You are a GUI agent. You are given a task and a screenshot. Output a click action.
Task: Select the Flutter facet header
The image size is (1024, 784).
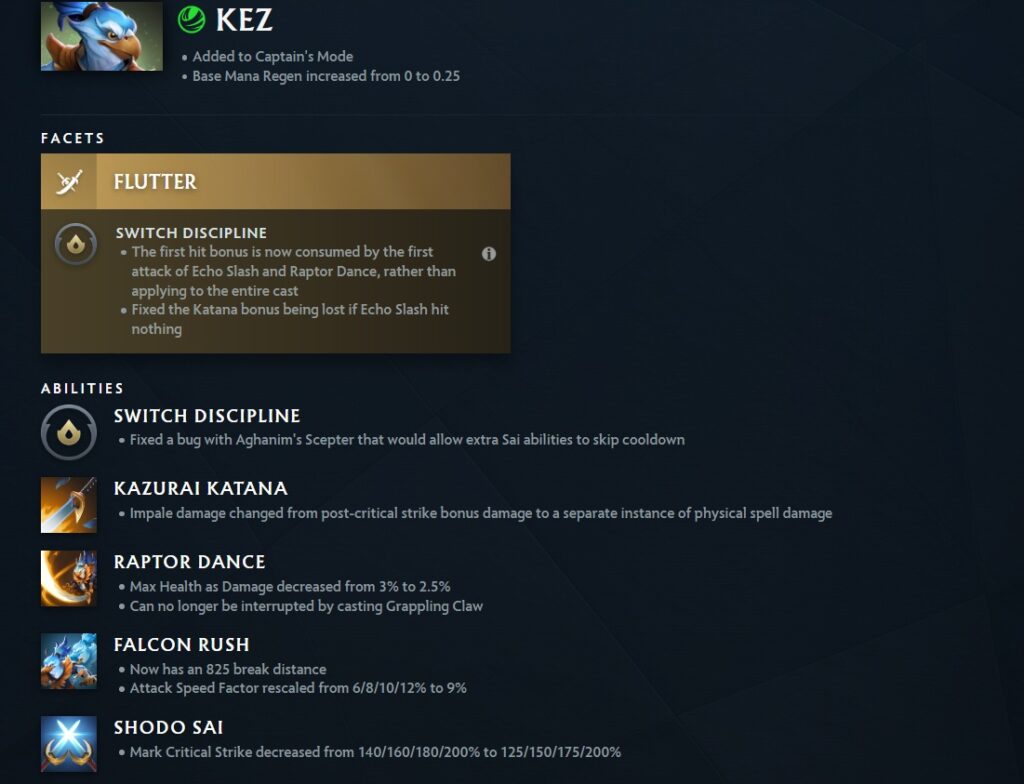[x=275, y=181]
